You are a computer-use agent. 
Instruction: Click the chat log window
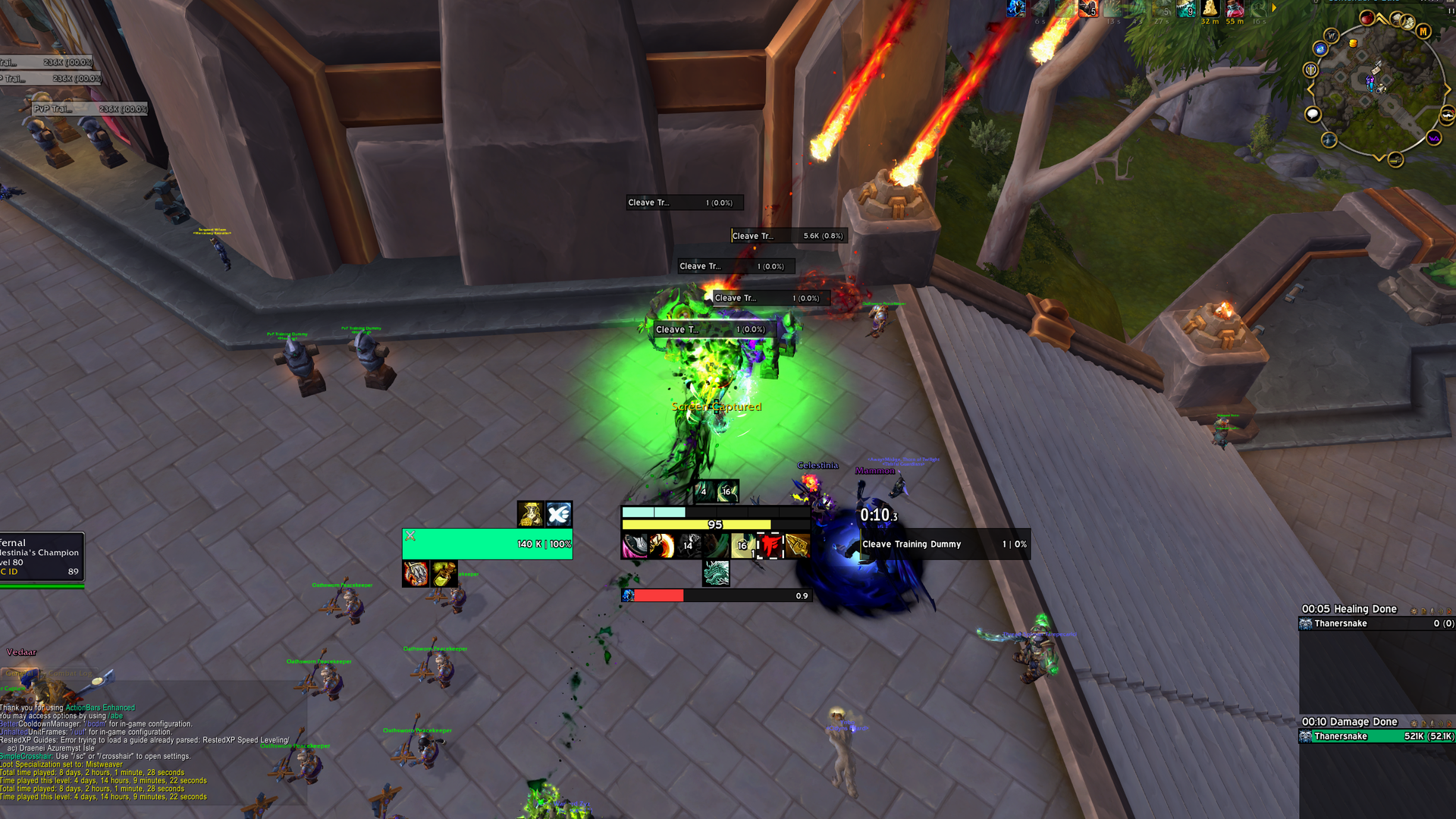pyautogui.click(x=152, y=751)
